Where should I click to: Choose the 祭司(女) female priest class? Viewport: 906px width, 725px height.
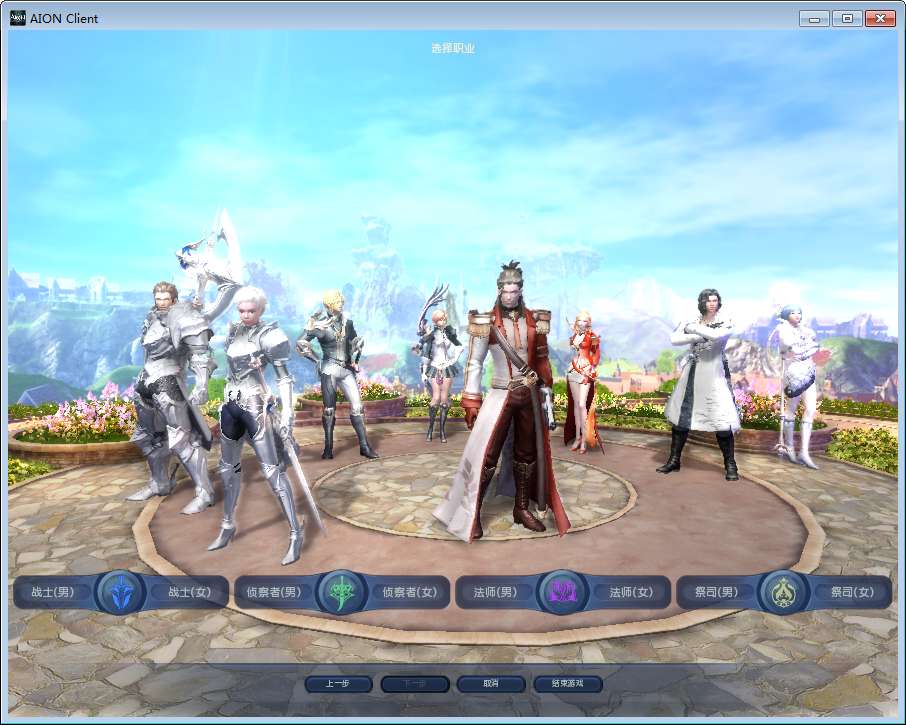pos(852,592)
